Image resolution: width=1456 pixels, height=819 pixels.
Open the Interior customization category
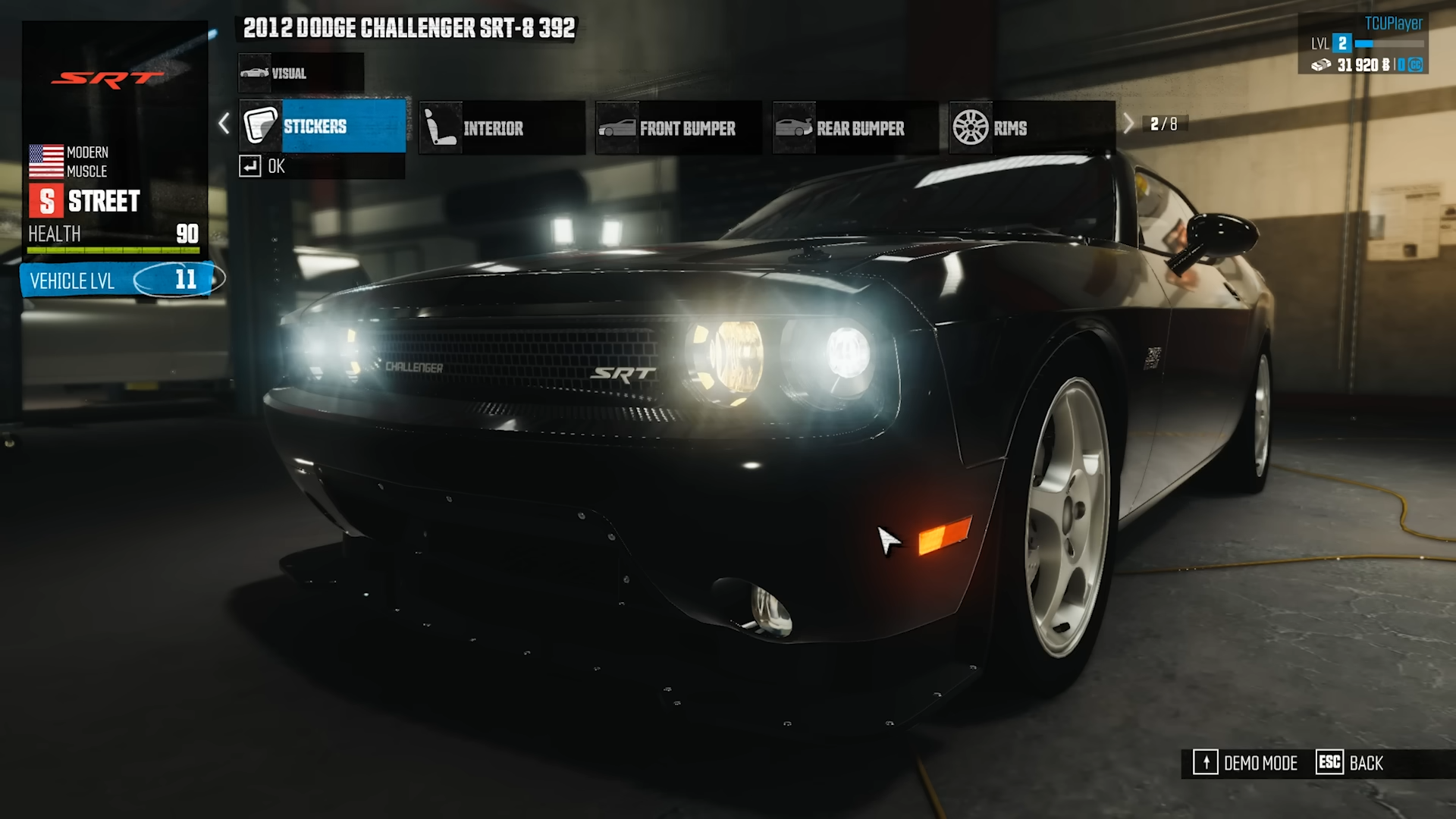pyautogui.click(x=501, y=128)
